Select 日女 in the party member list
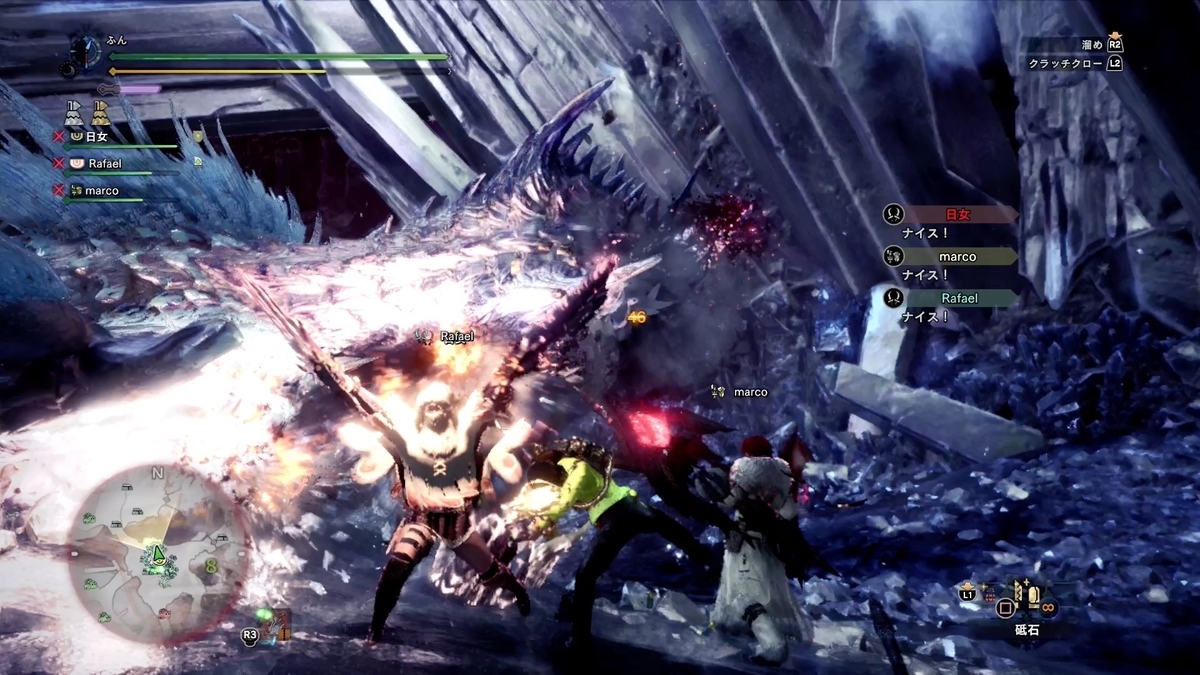This screenshot has width=1200, height=675. pyautogui.click(x=96, y=136)
